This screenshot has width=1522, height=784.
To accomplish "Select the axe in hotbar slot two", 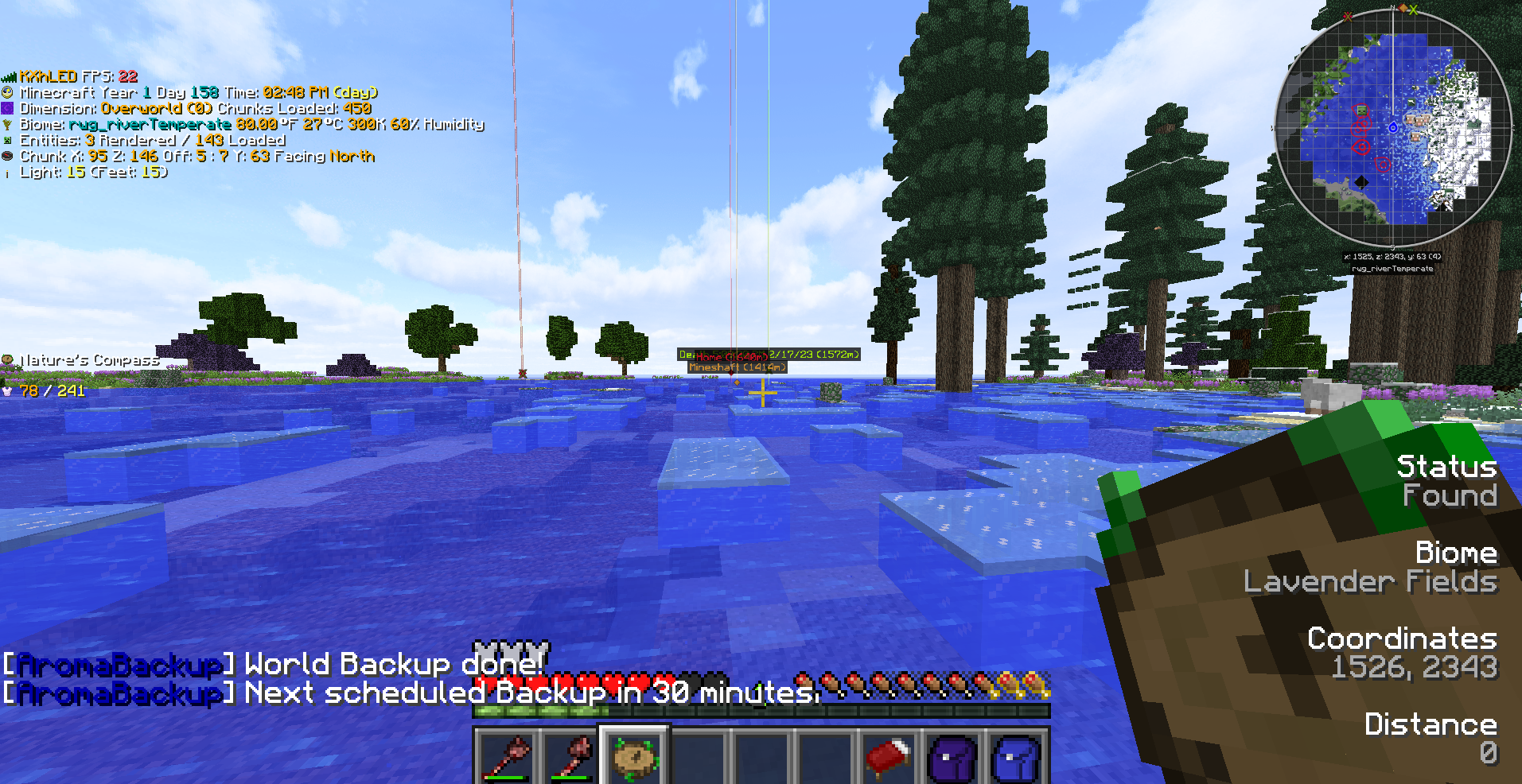I will [x=570, y=755].
